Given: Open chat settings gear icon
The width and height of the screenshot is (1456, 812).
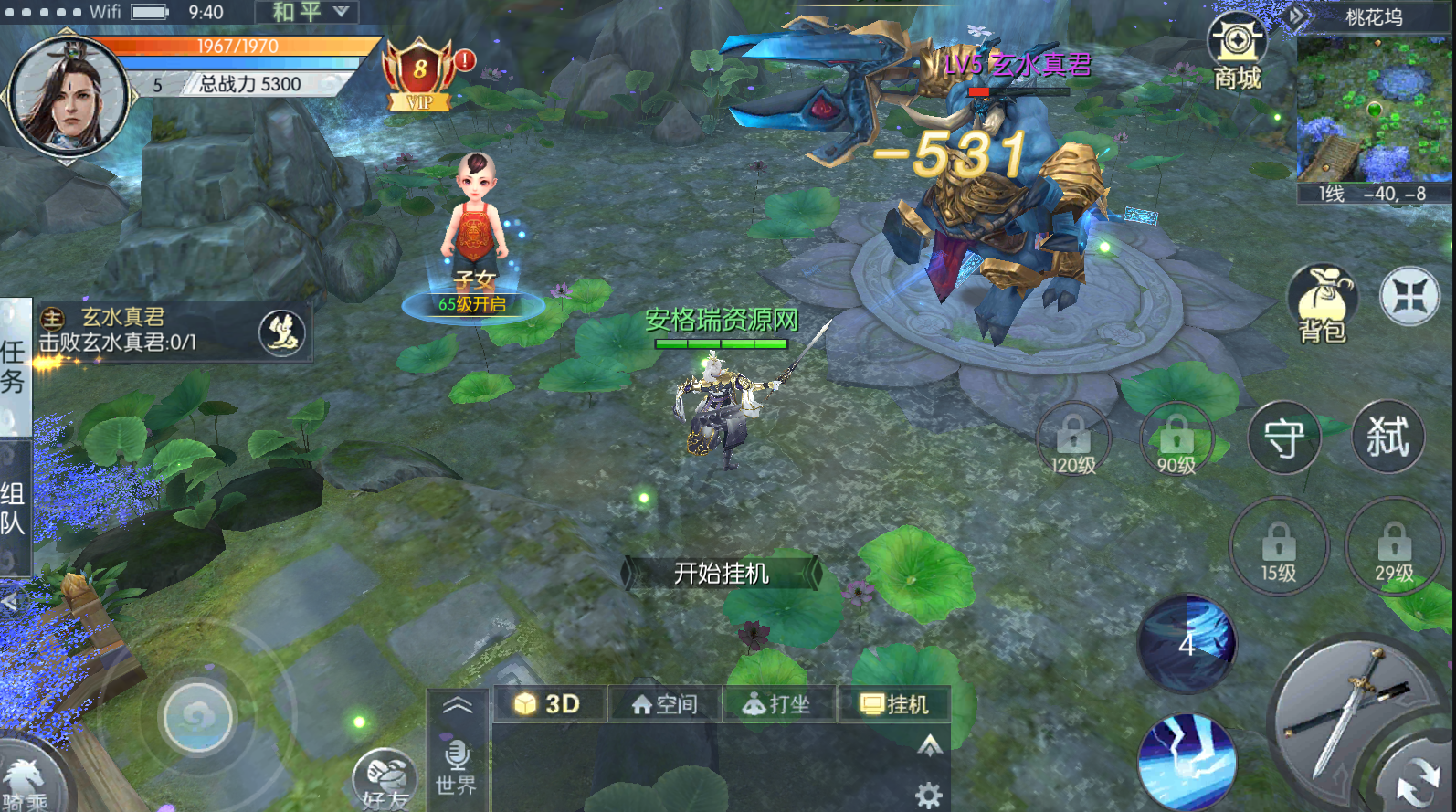Looking at the screenshot, I should pyautogui.click(x=928, y=795).
